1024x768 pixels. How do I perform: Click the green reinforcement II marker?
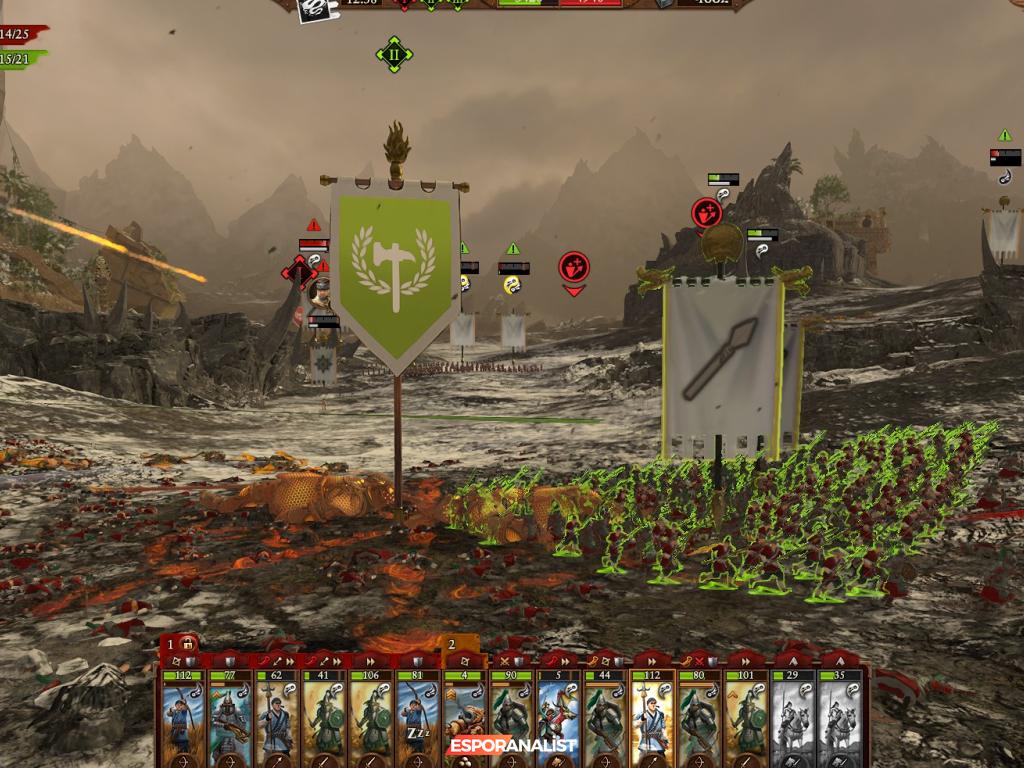click(394, 54)
